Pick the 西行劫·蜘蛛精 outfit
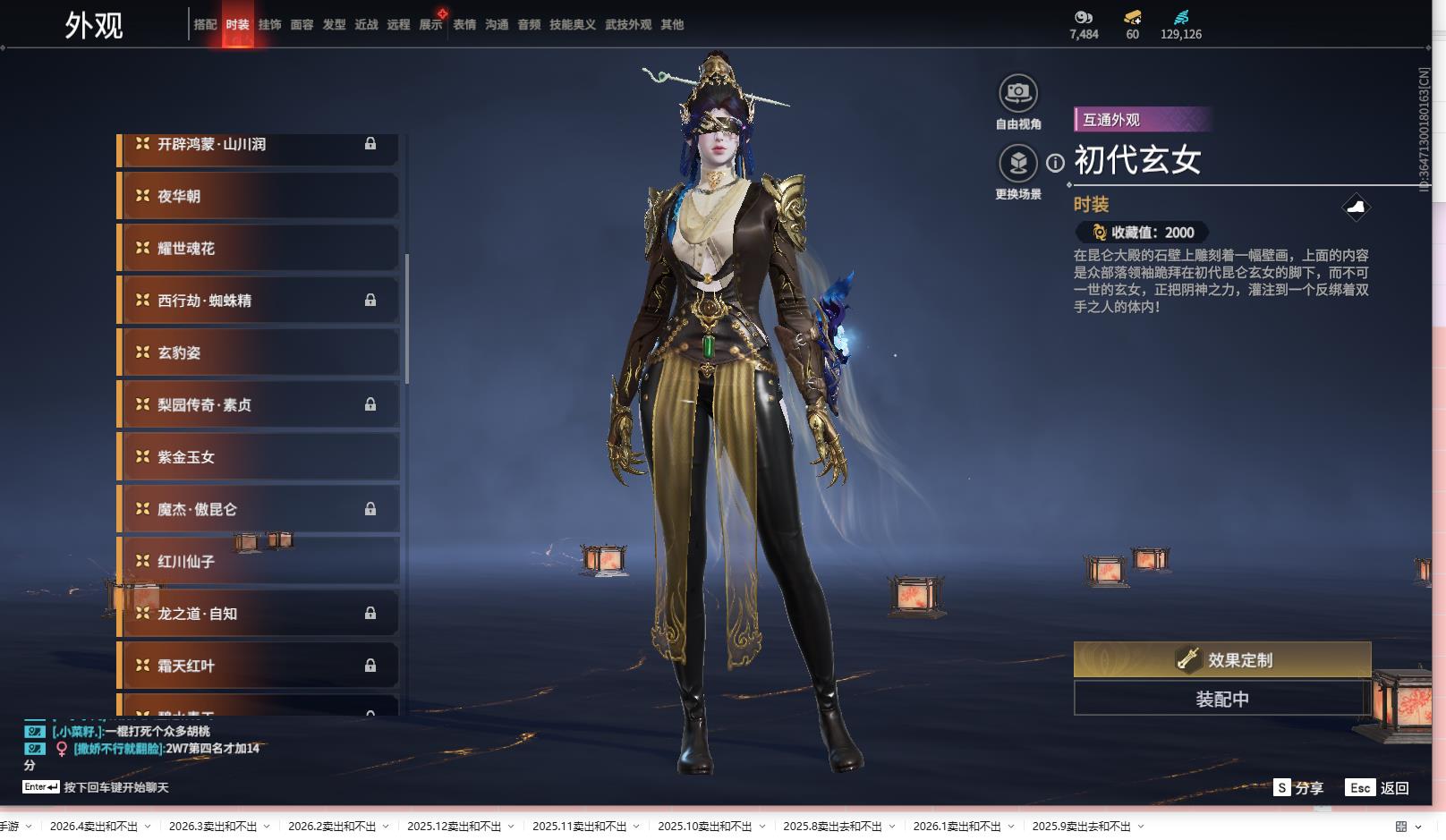 pos(259,301)
